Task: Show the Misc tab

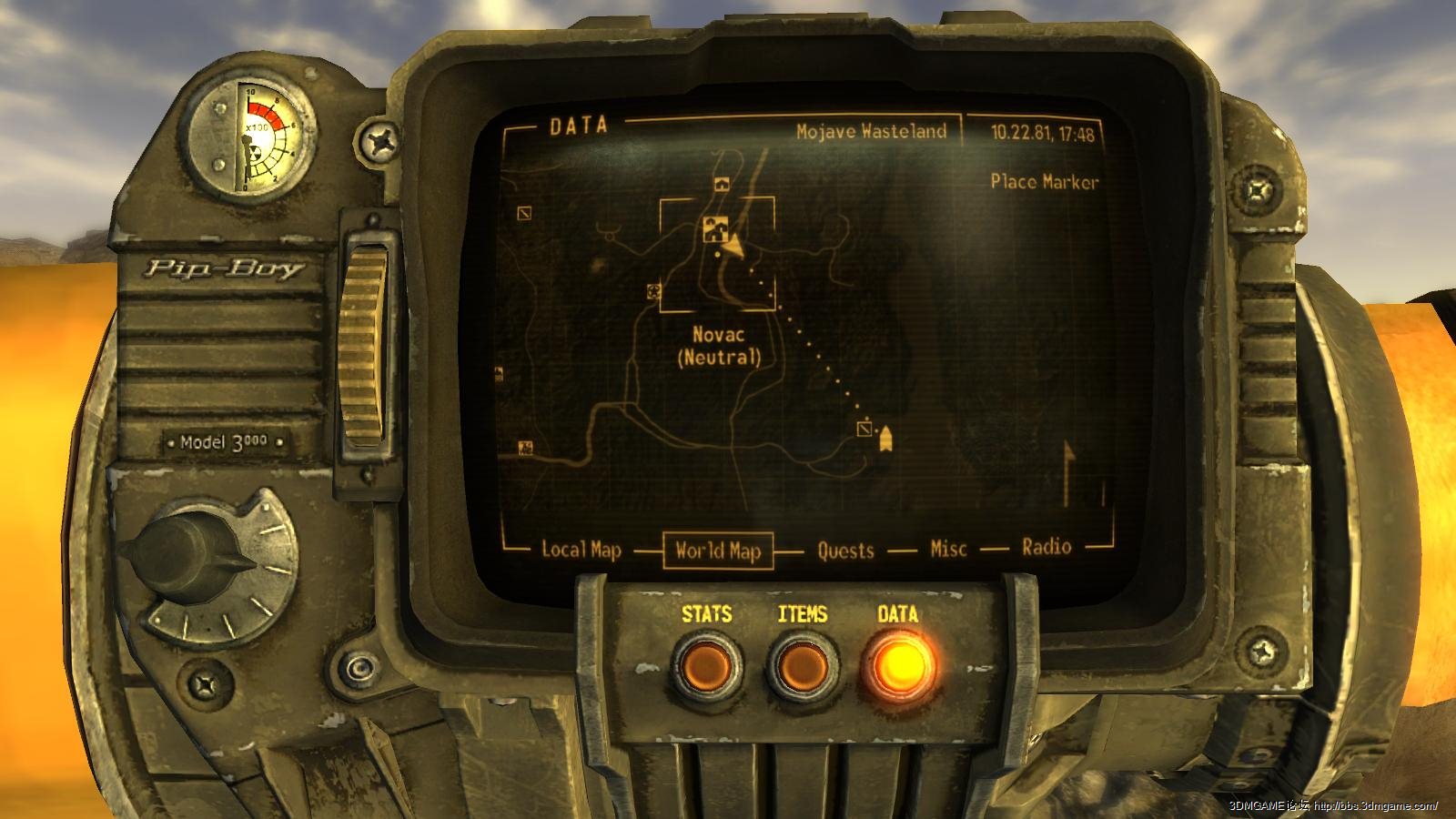Action: [x=948, y=549]
